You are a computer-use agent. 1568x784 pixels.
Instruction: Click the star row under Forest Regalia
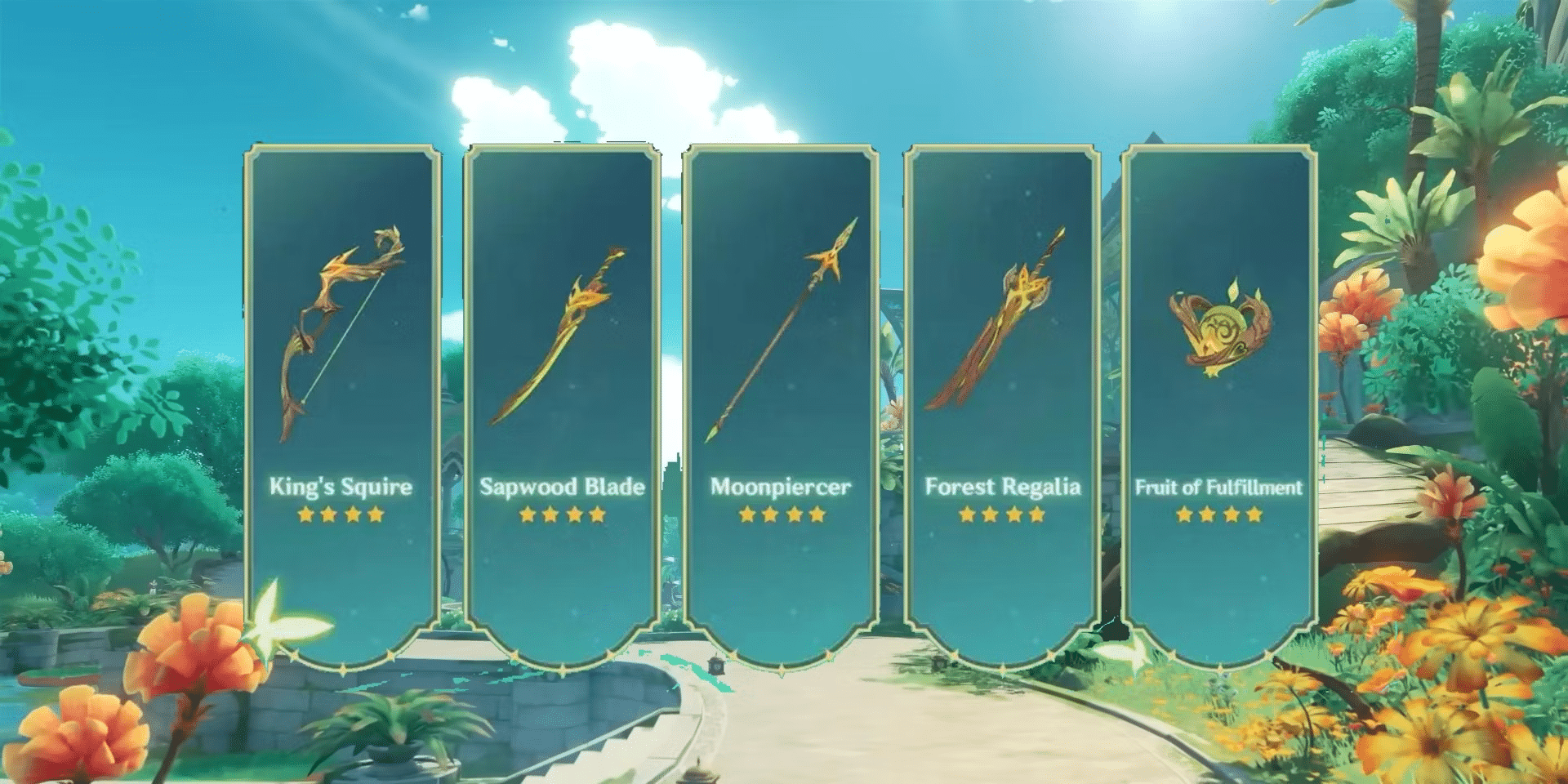(x=1000, y=515)
